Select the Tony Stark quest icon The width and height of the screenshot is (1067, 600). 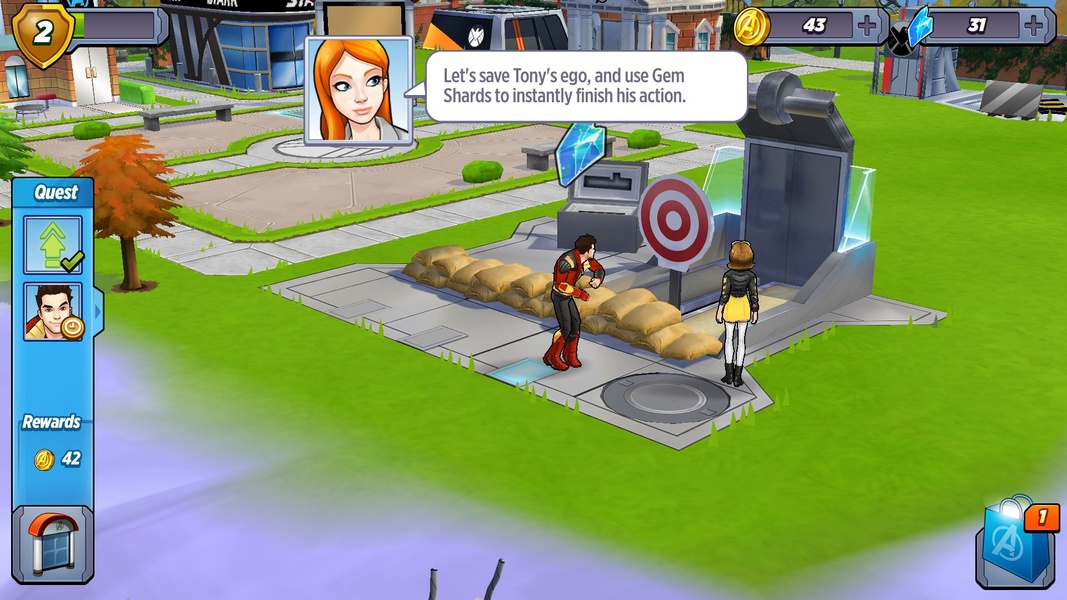[x=53, y=311]
